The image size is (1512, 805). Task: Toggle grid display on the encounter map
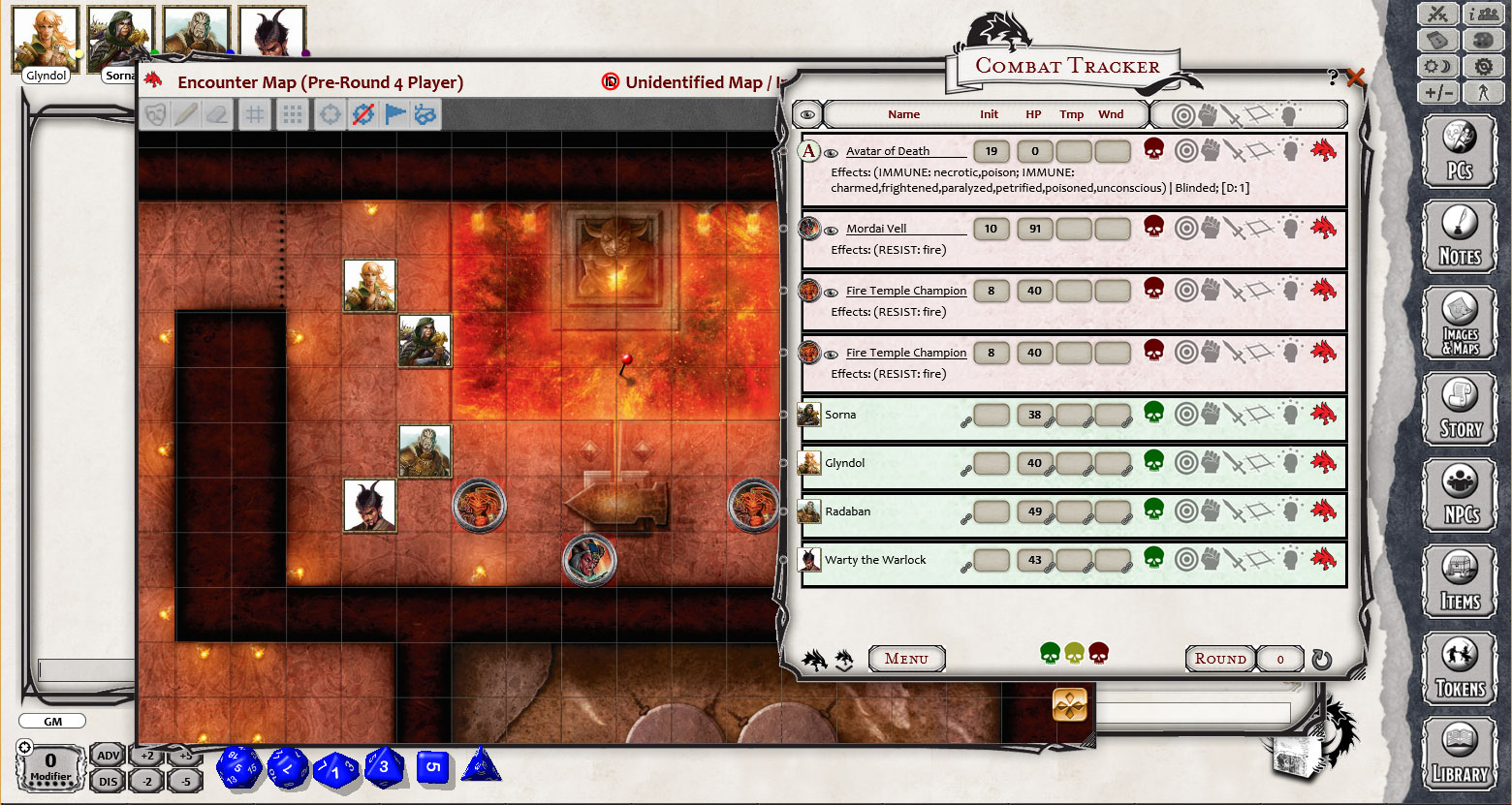click(x=254, y=113)
